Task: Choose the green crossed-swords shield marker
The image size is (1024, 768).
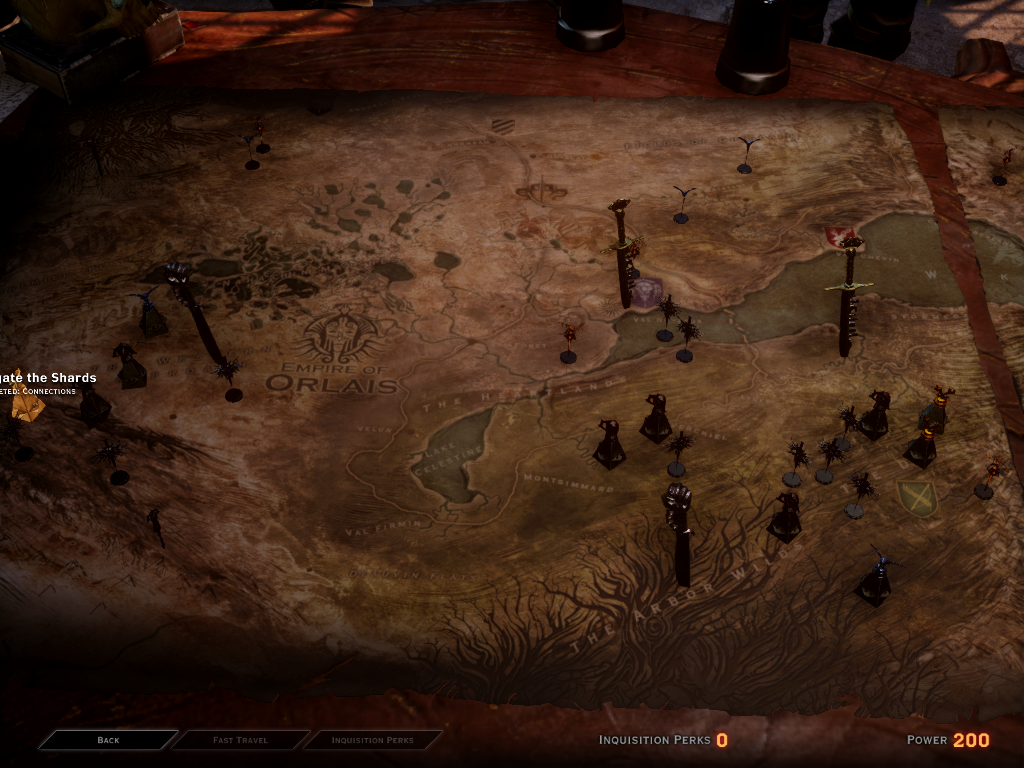Action: coord(916,497)
